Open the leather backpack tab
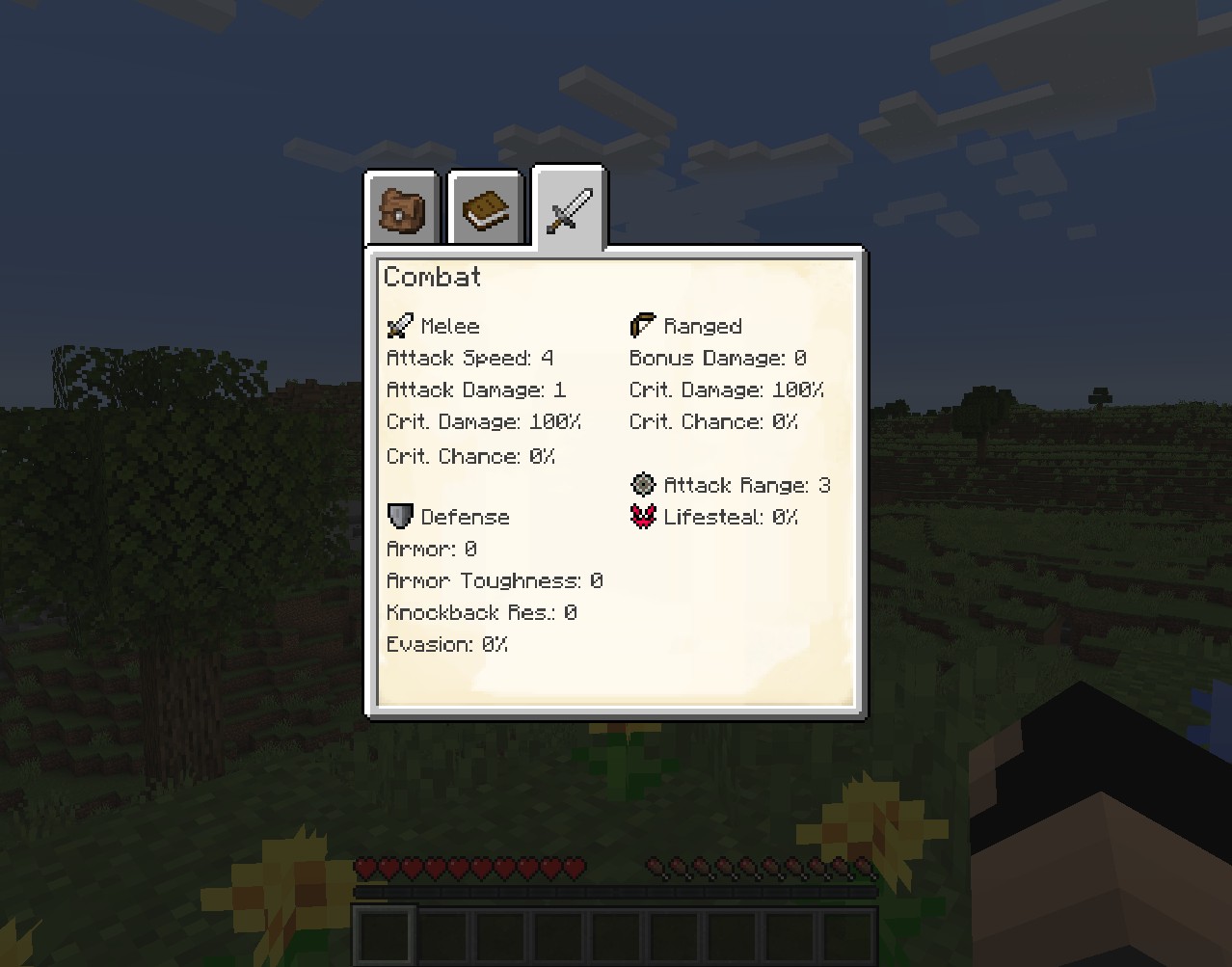Image resolution: width=1232 pixels, height=967 pixels. (401, 209)
